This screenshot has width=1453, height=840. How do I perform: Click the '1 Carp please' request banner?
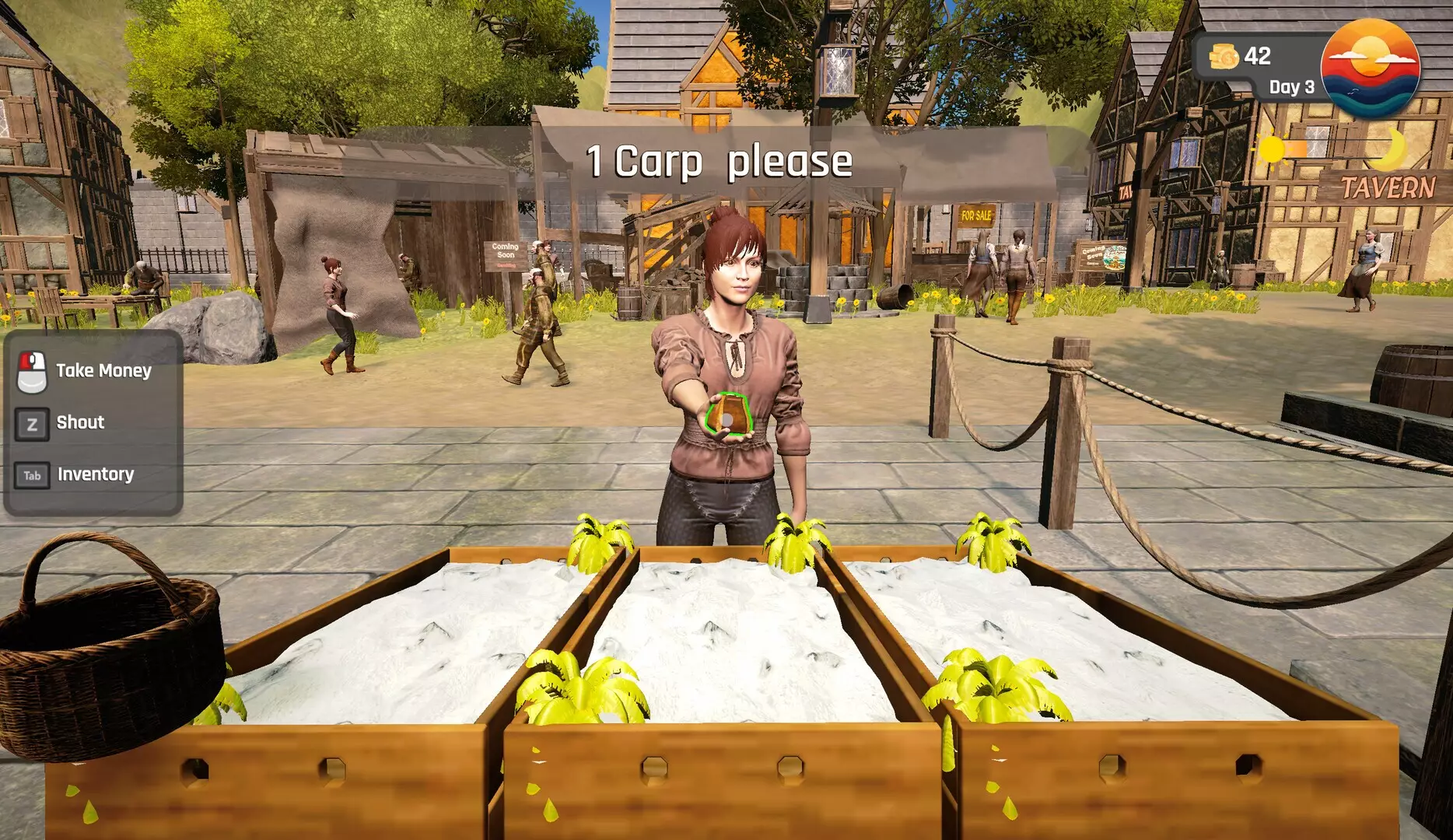(x=719, y=162)
